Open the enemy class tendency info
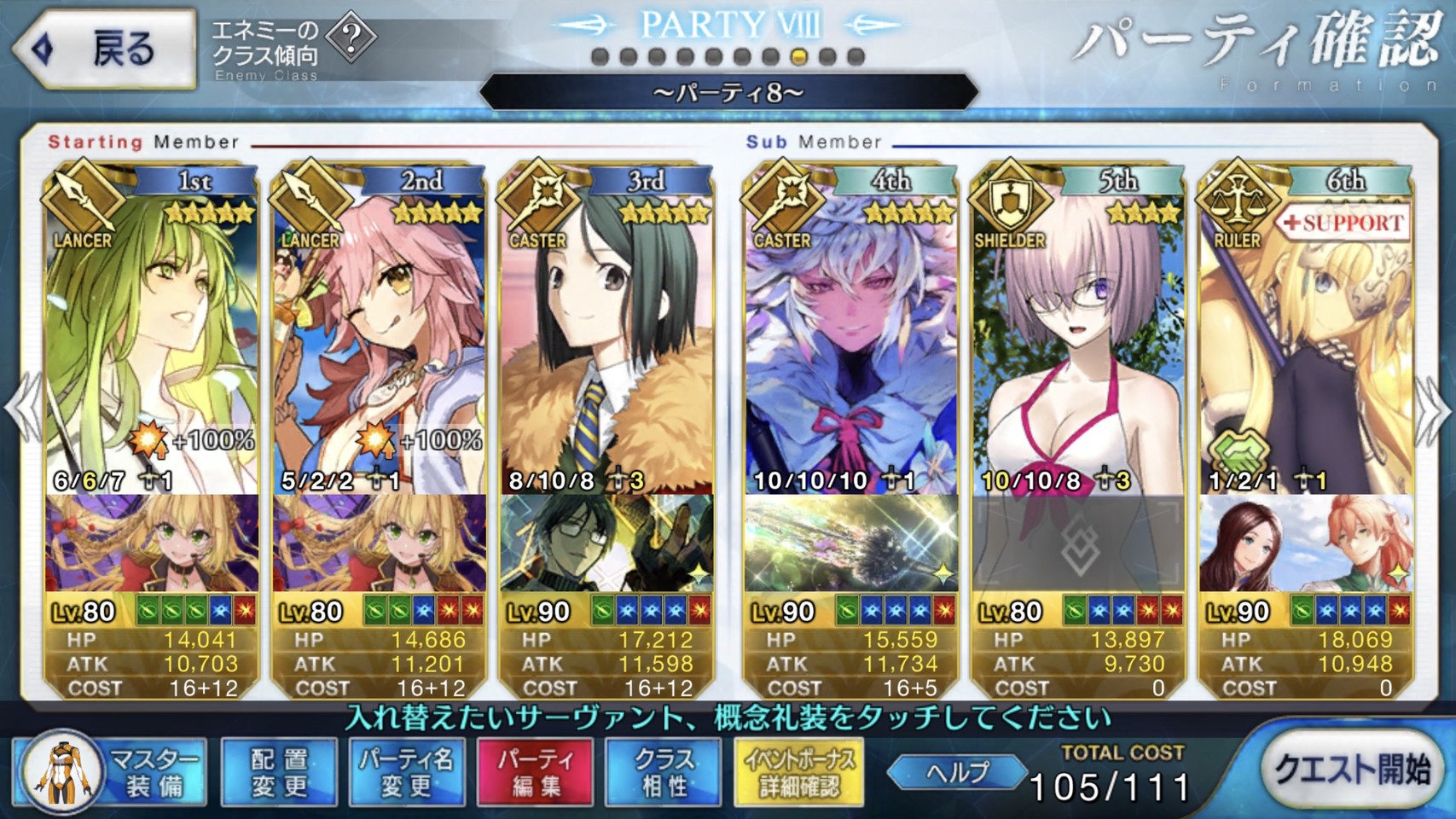The width and height of the screenshot is (1456, 819). click(x=351, y=38)
